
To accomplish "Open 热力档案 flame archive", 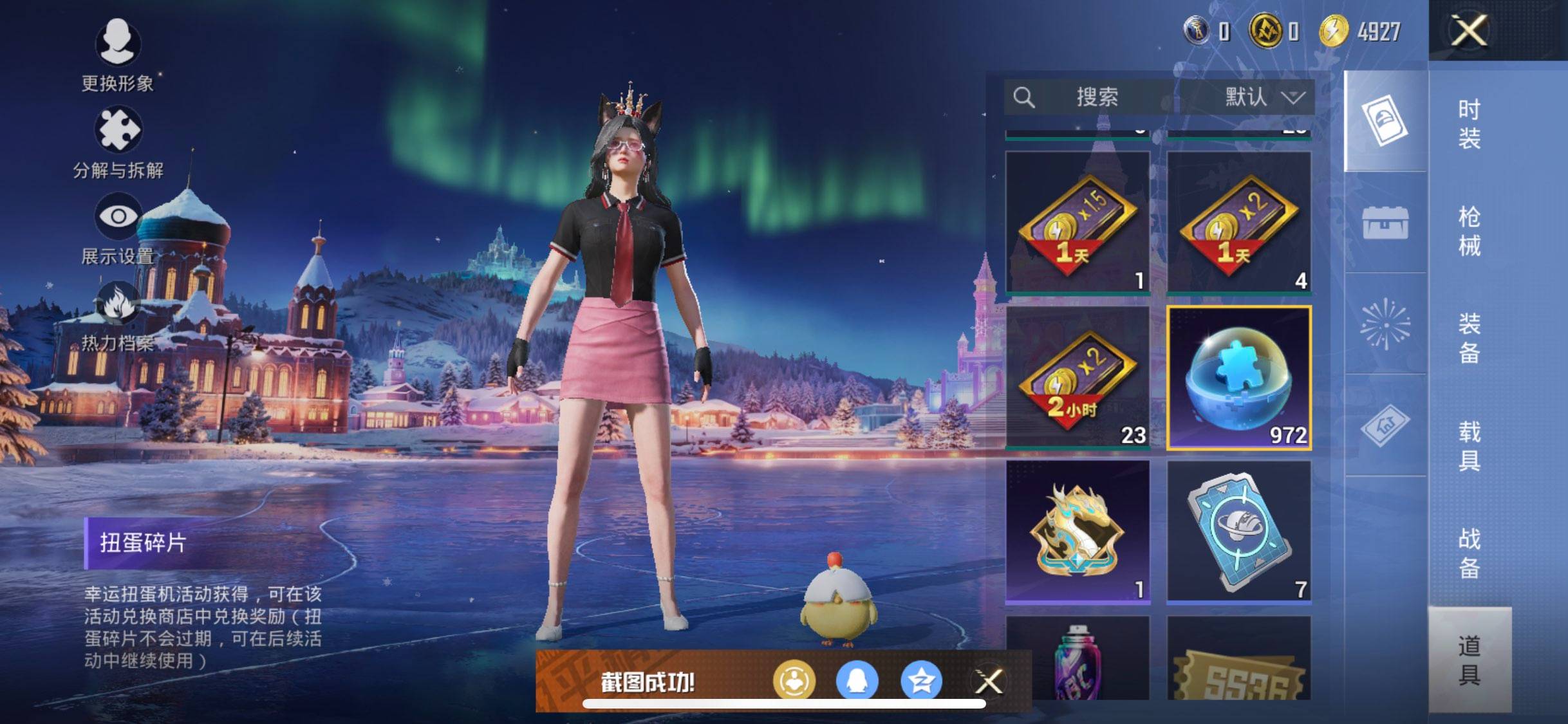I will (117, 315).
